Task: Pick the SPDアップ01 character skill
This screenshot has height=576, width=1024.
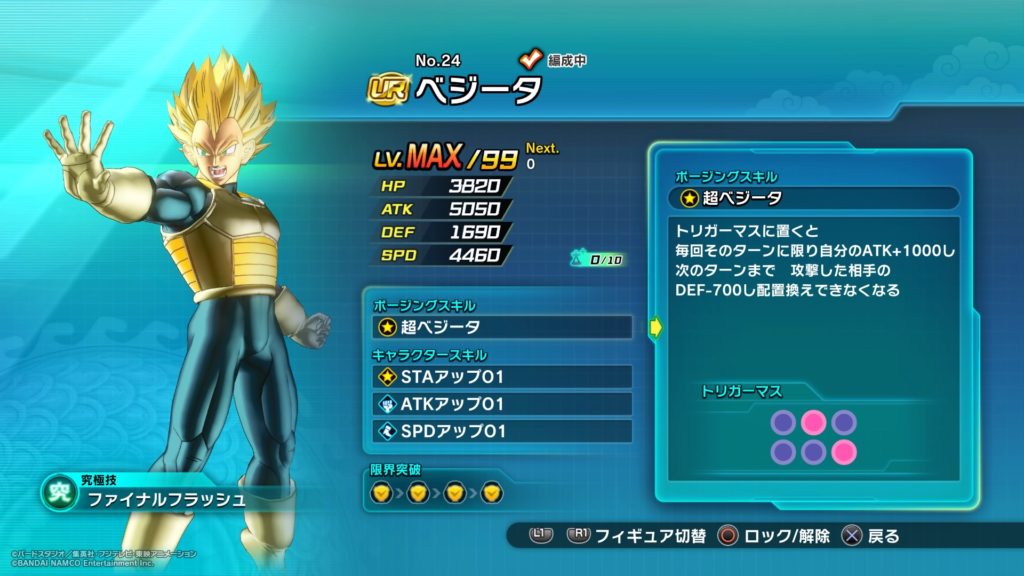Action: click(x=502, y=431)
